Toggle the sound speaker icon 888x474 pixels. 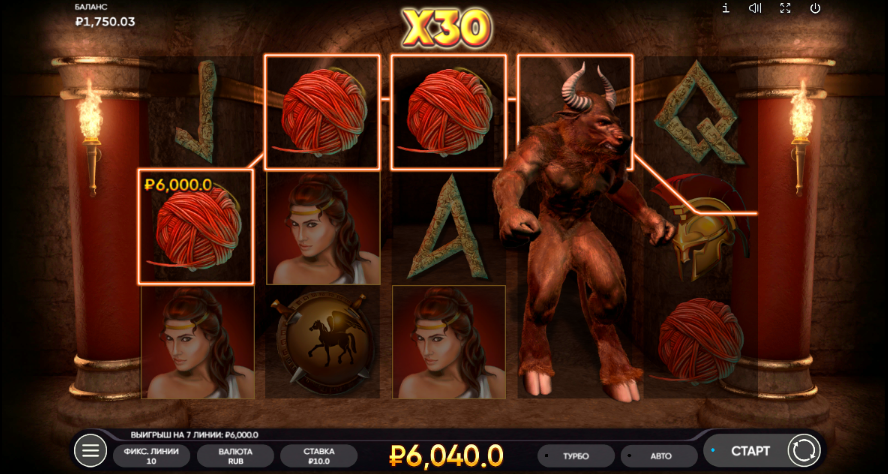click(755, 8)
